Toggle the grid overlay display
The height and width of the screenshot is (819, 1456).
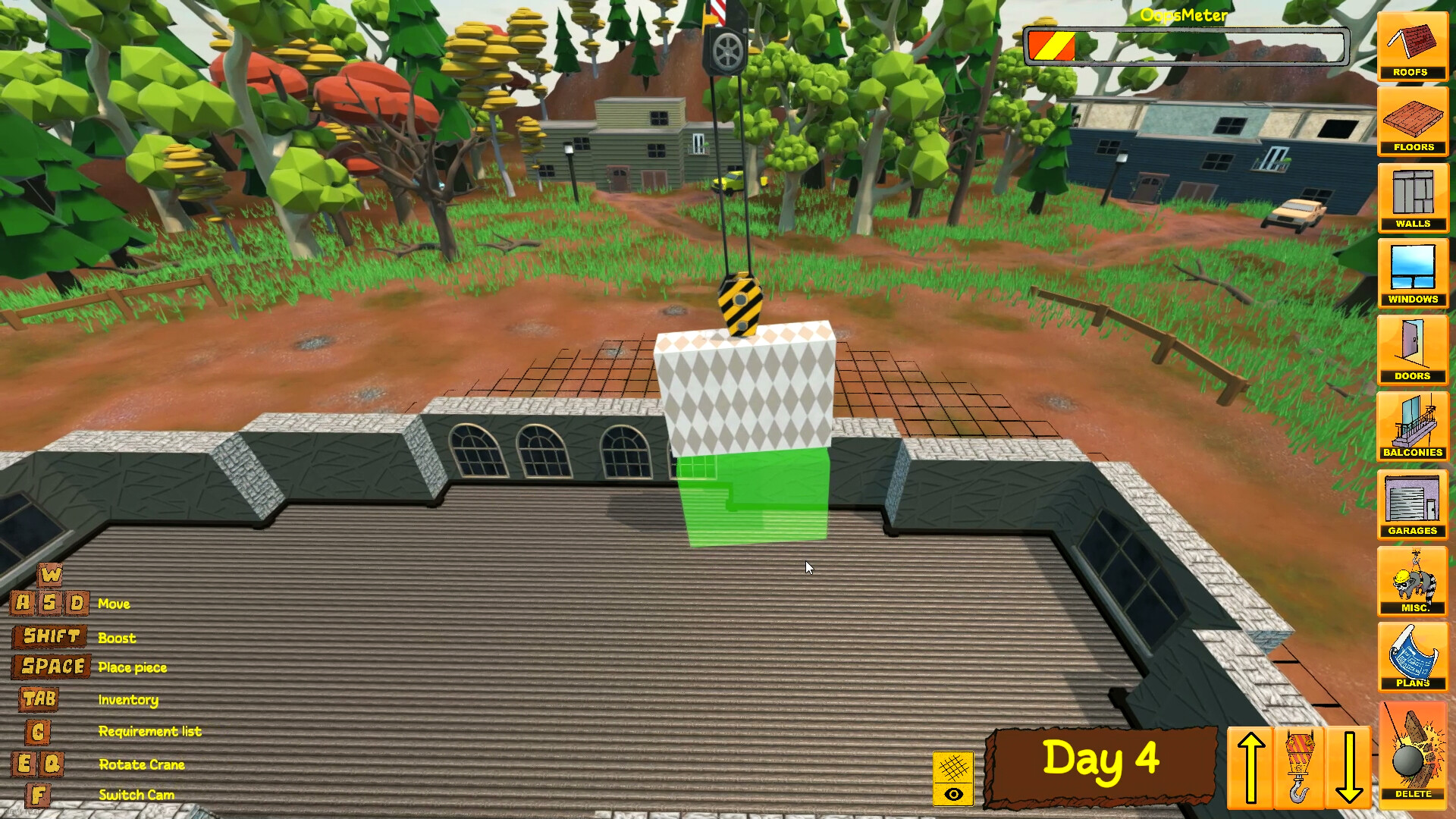pos(953,768)
